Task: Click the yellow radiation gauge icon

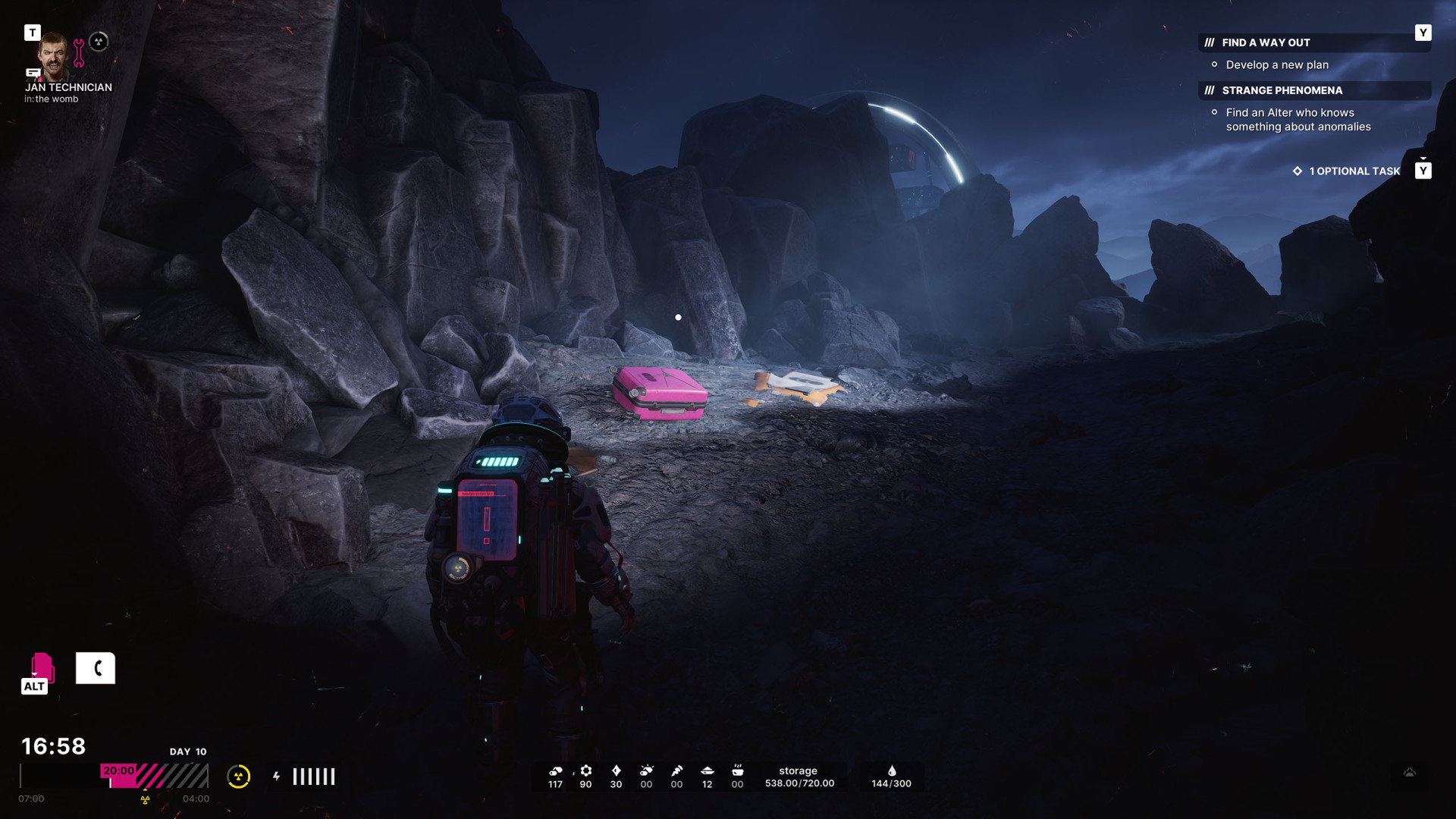Action: click(238, 776)
